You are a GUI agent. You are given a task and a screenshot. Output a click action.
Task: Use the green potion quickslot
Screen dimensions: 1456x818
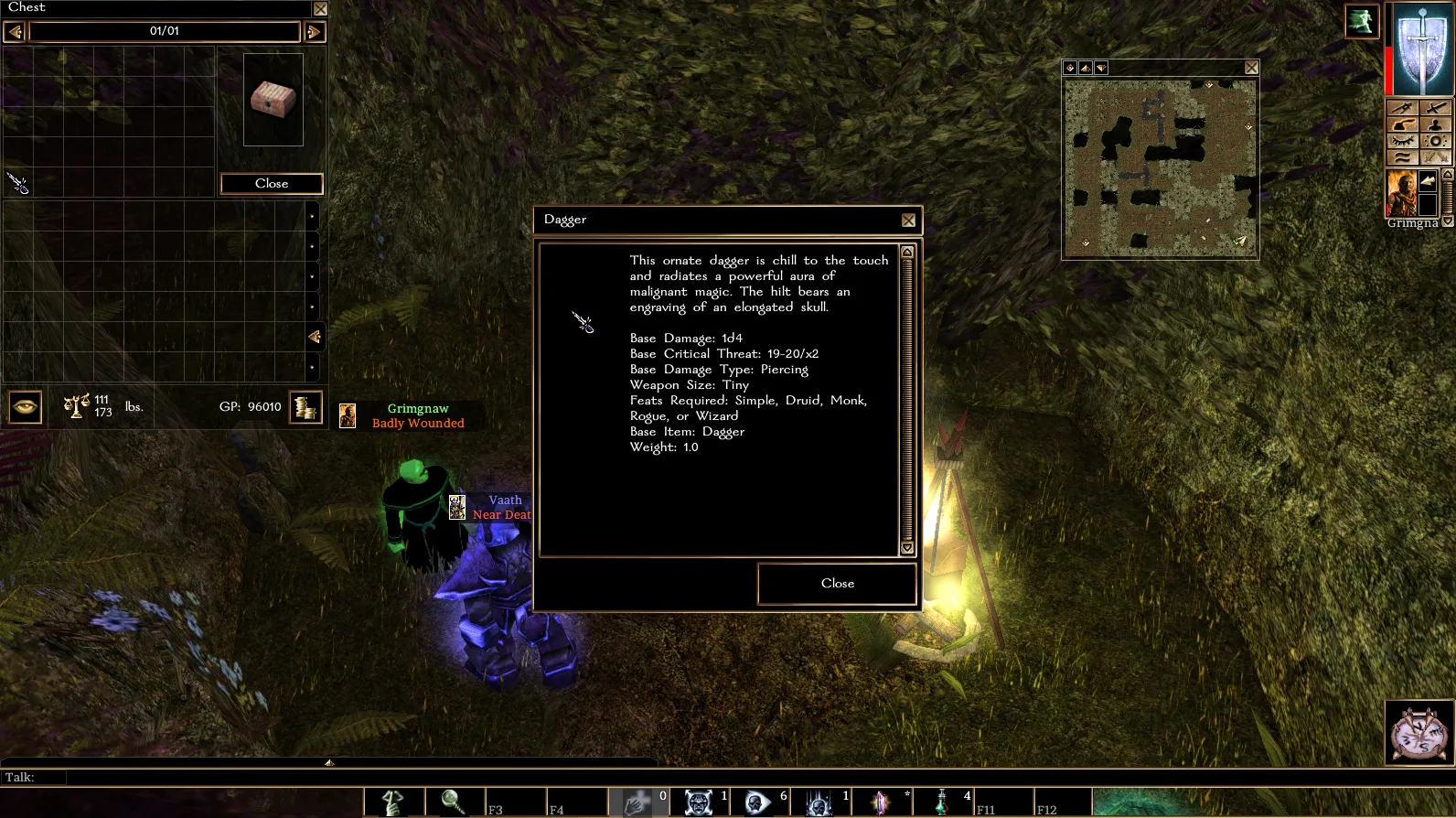[941, 802]
